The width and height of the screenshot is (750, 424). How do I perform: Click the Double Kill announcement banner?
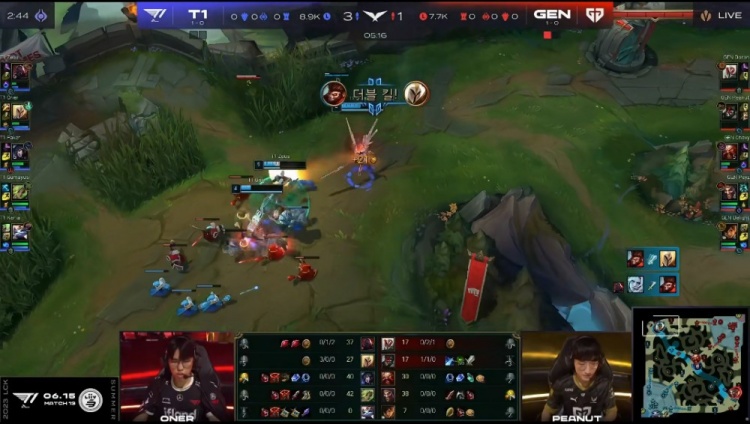[375, 94]
